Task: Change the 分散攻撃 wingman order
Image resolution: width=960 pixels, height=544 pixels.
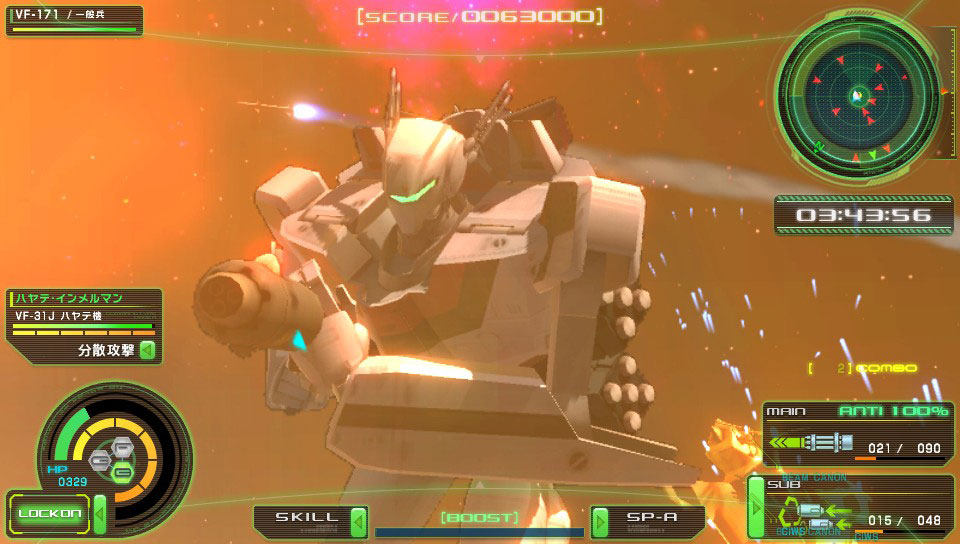Action: click(x=116, y=350)
